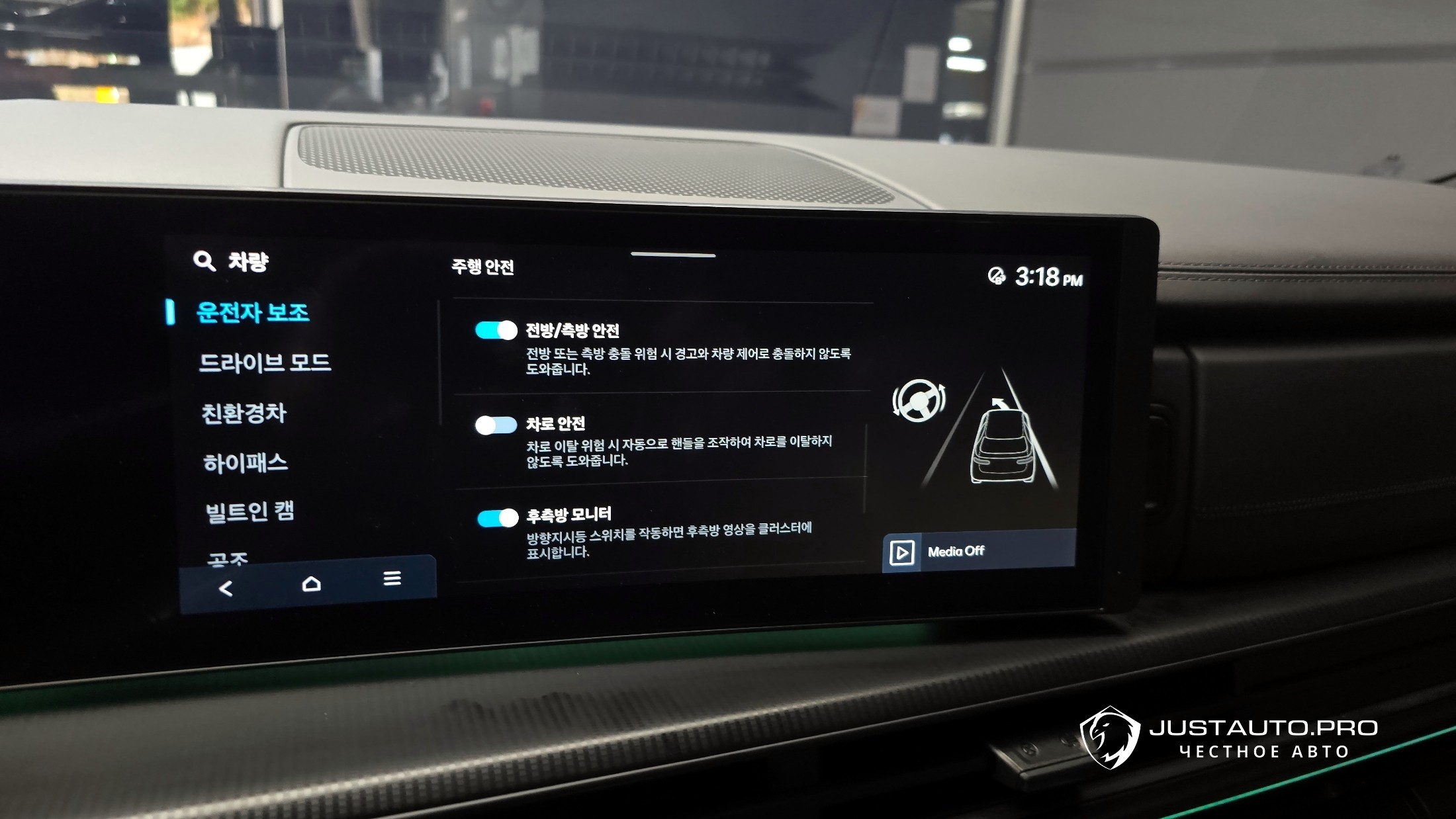This screenshot has width=1456, height=819.
Task: Open the 하이패스 settings
Action: [x=246, y=463]
